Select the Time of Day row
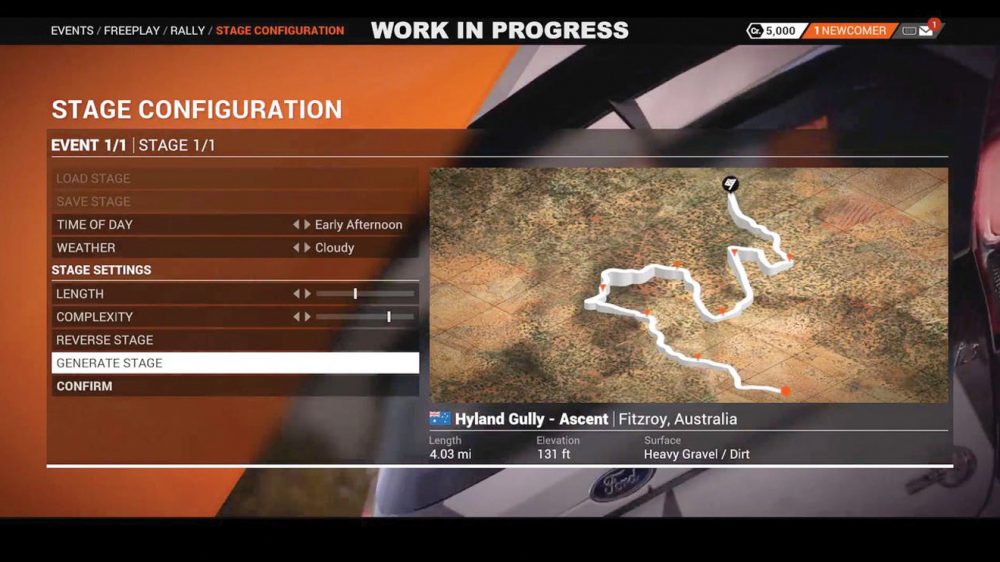The width and height of the screenshot is (1000, 562). pyautogui.click(x=170, y=225)
